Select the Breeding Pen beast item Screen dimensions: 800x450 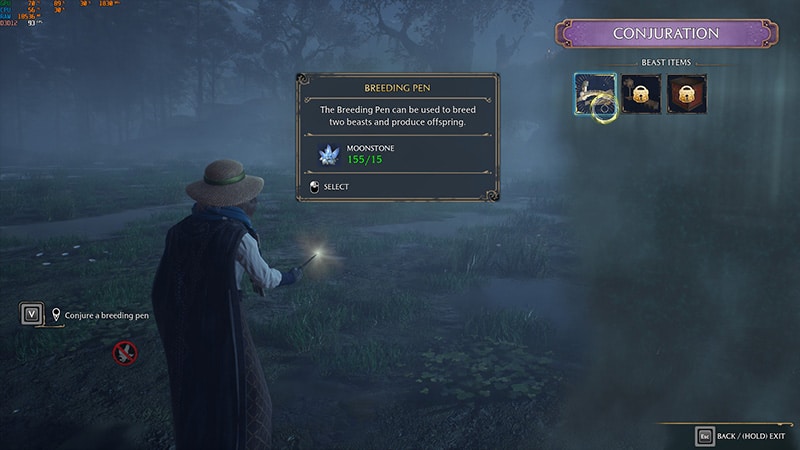pyautogui.click(x=594, y=93)
